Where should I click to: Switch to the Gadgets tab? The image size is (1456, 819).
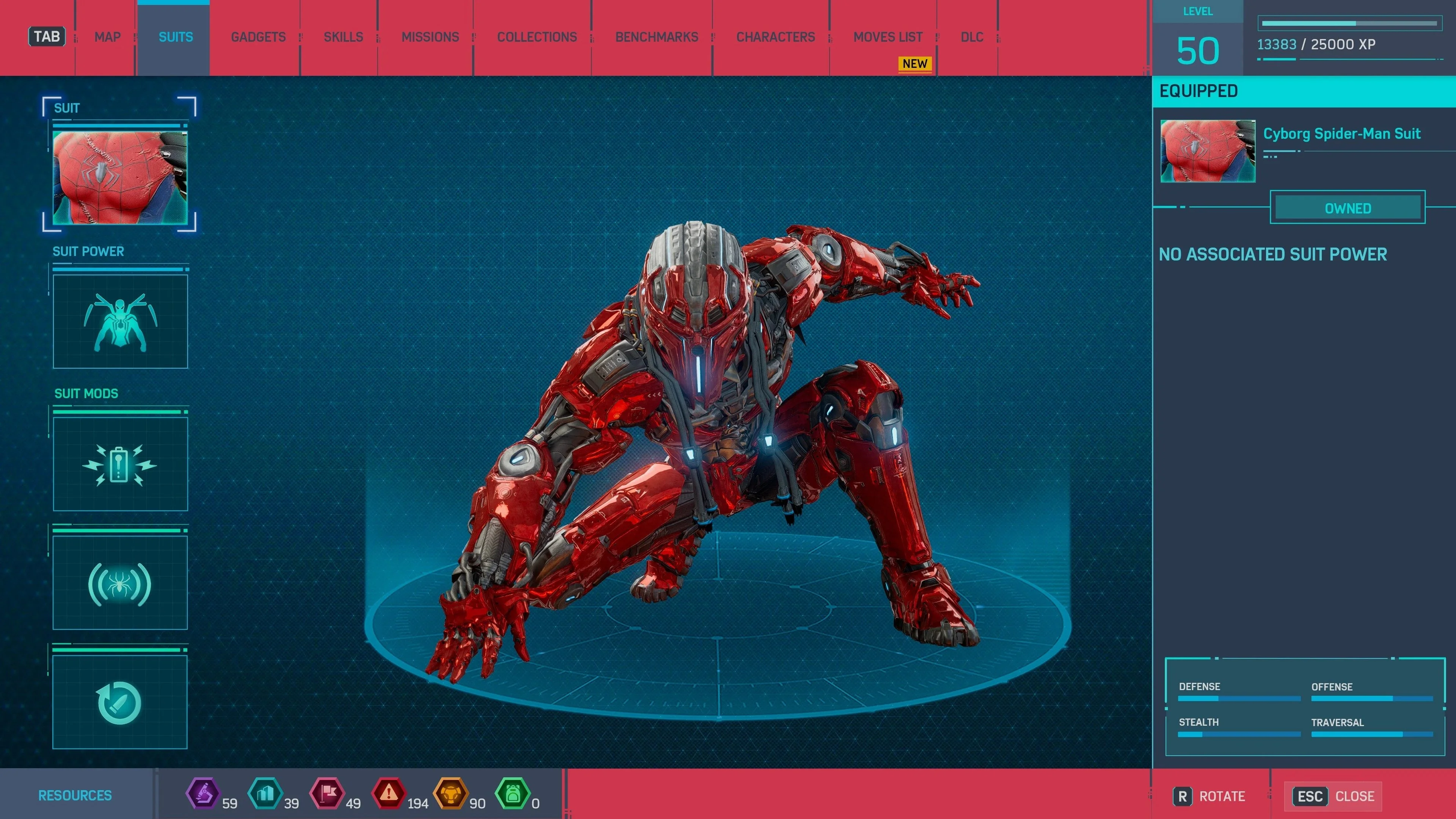click(x=258, y=37)
